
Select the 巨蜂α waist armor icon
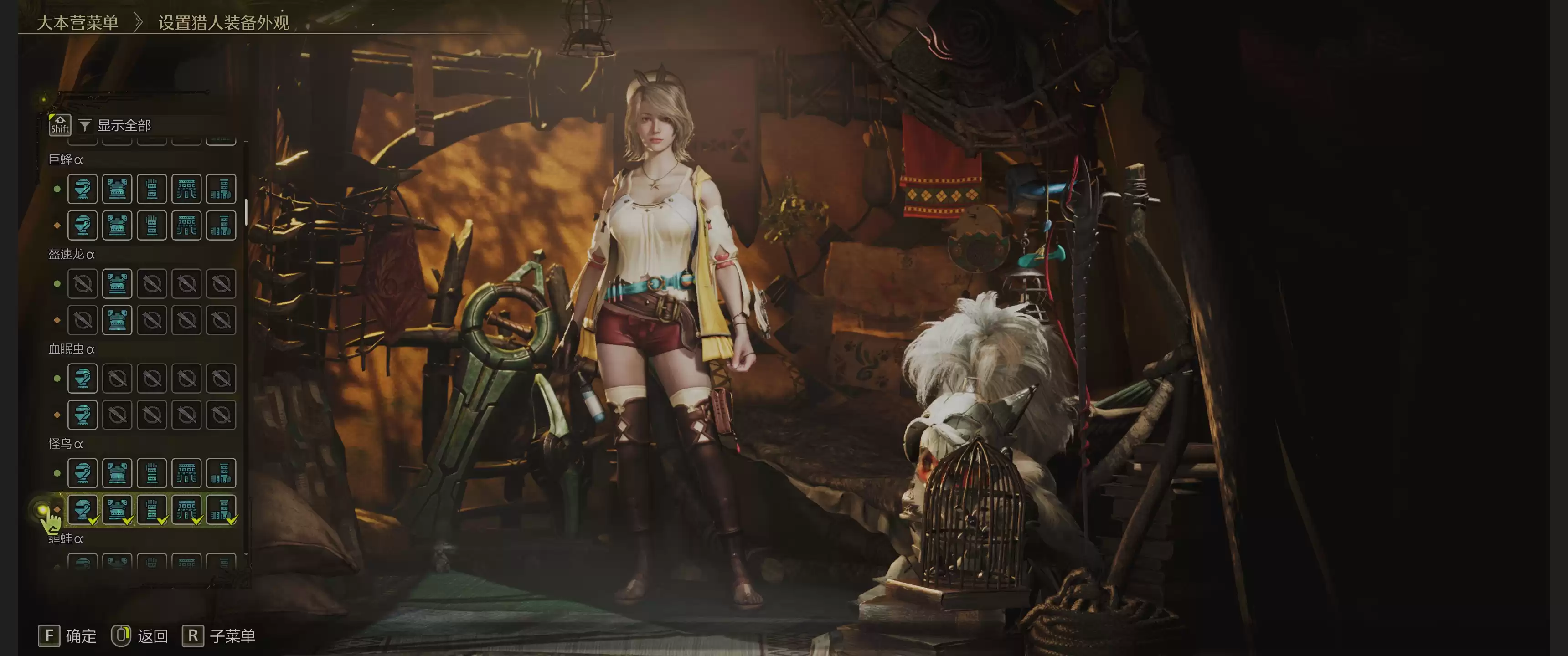pos(186,189)
